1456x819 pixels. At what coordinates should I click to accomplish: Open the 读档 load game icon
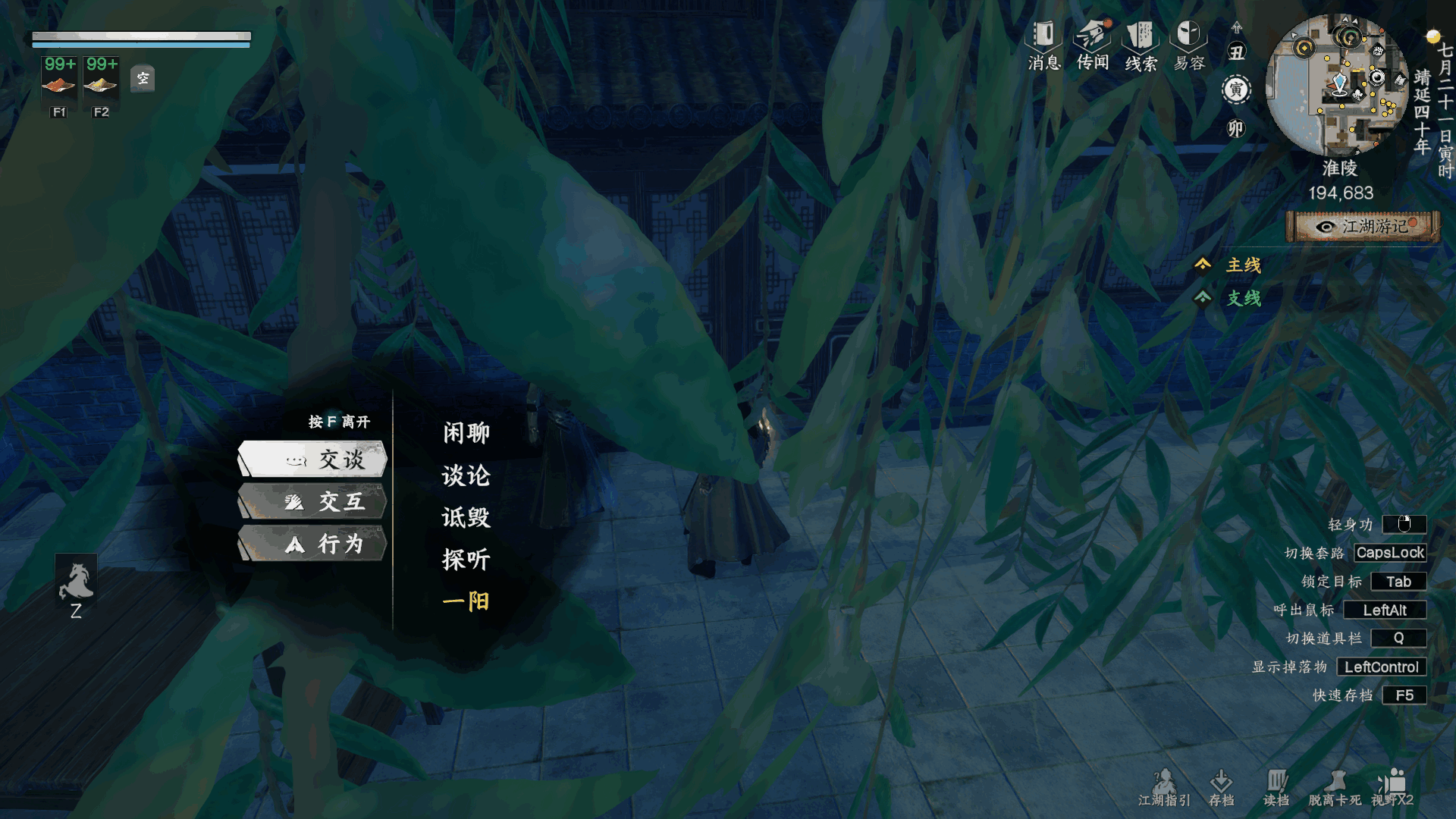[1276, 787]
